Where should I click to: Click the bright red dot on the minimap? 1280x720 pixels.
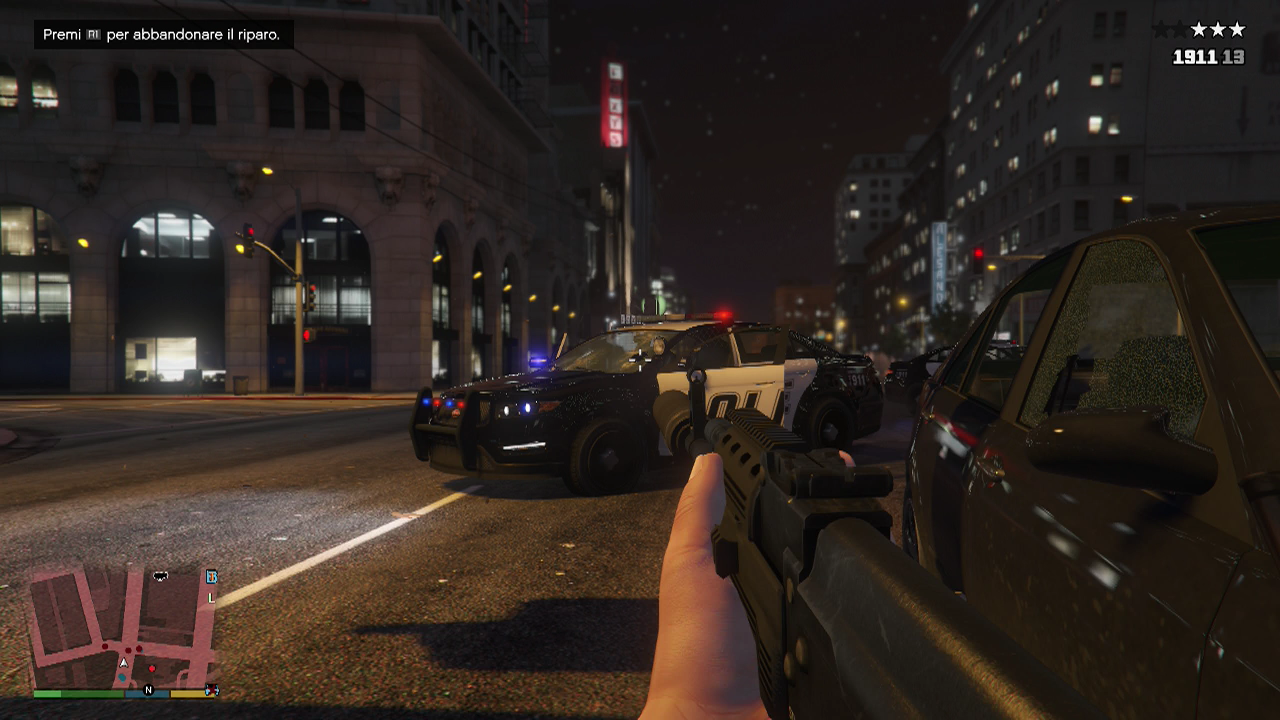[151, 667]
